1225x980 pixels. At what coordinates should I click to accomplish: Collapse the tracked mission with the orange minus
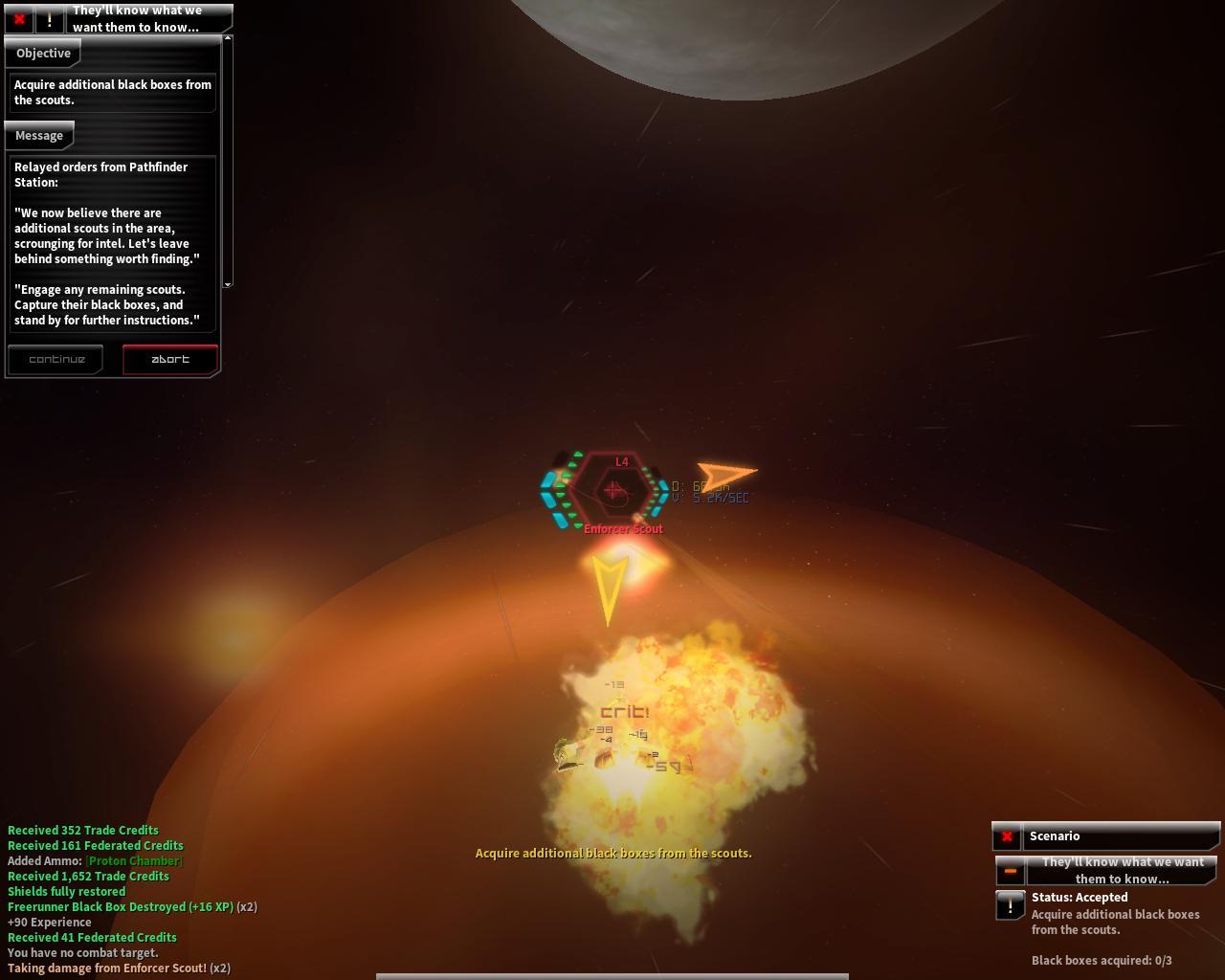[1010, 871]
